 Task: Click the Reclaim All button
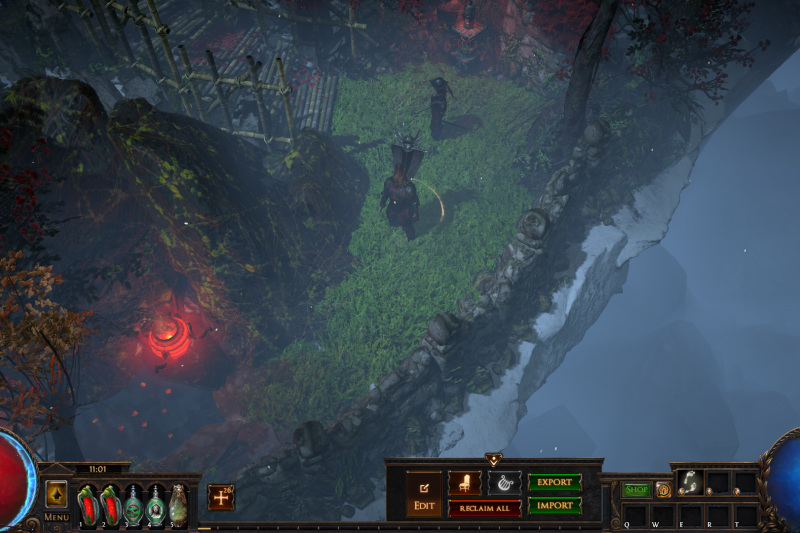click(485, 508)
